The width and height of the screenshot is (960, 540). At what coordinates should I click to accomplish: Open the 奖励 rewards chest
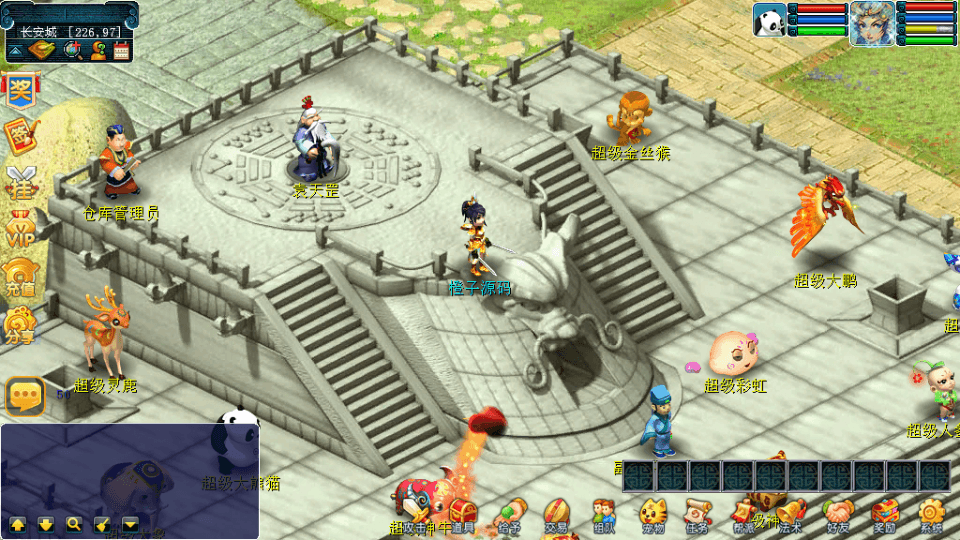(884, 514)
